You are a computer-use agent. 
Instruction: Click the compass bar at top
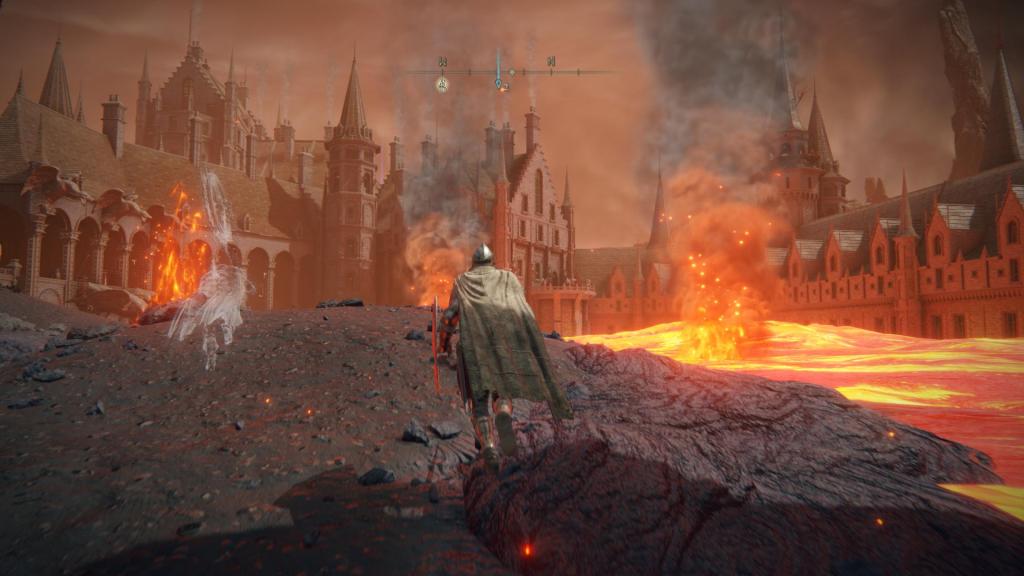point(510,72)
